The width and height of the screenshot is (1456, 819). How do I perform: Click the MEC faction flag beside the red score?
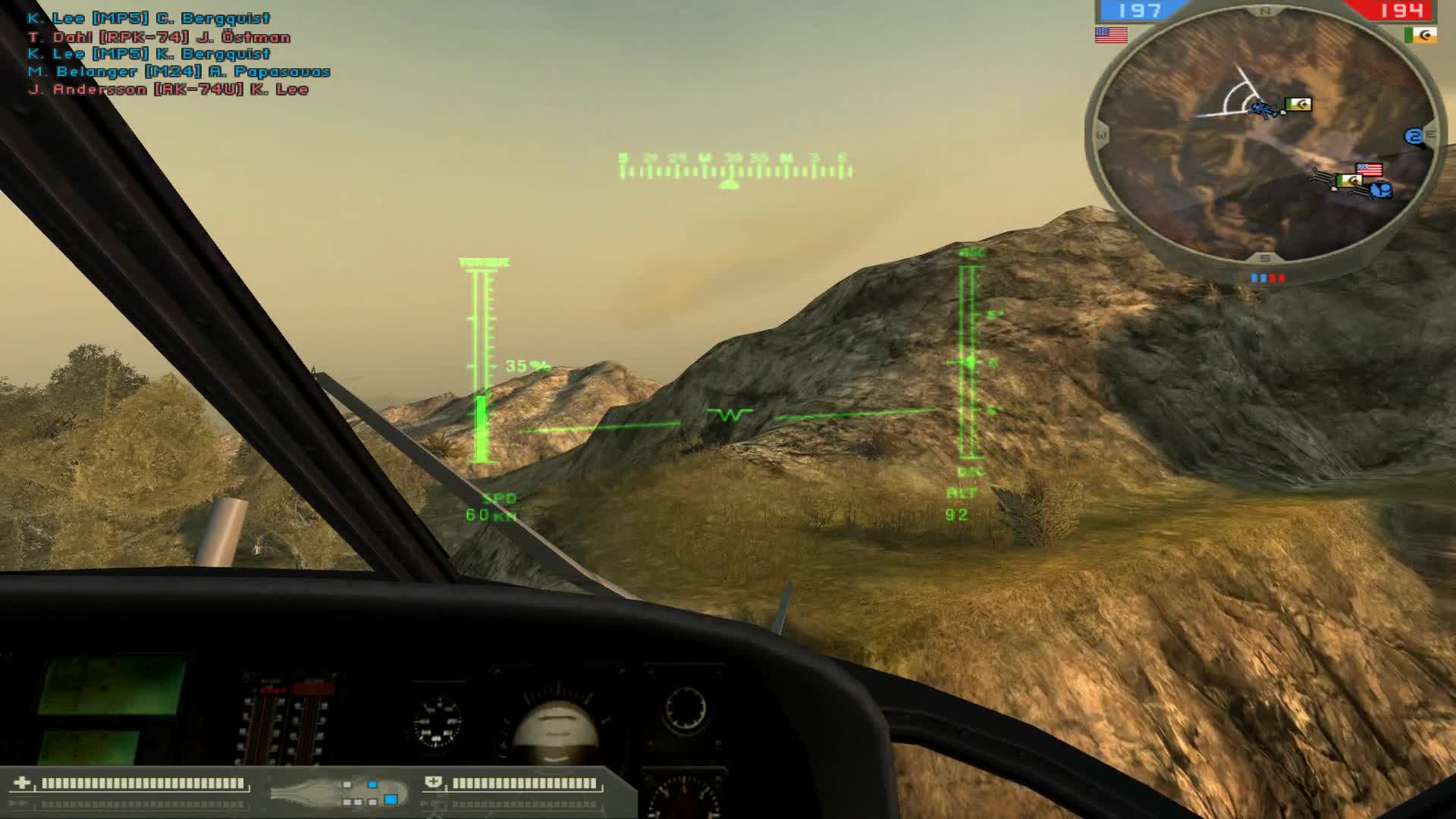[x=1421, y=35]
